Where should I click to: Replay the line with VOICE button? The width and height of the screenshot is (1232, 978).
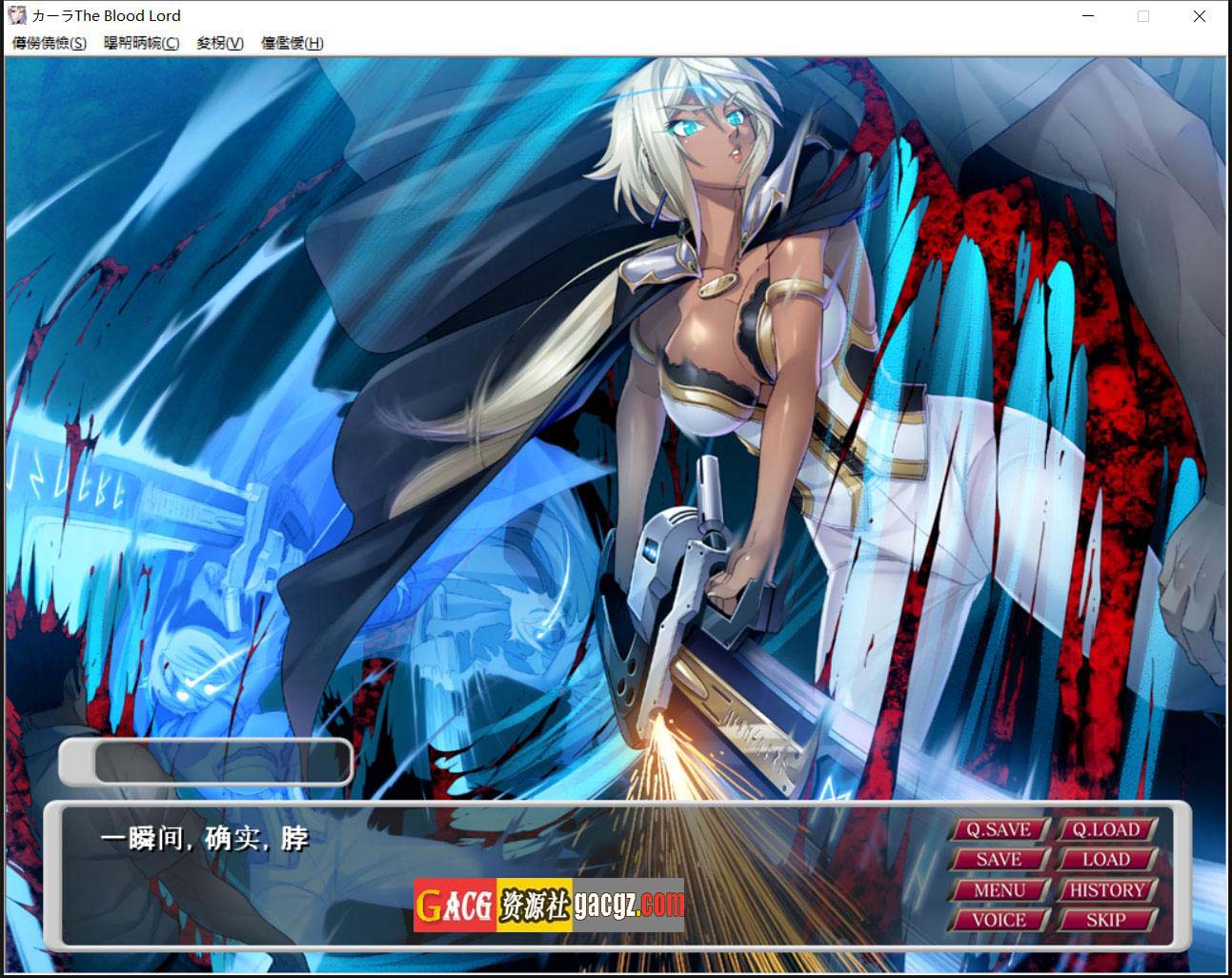click(999, 920)
